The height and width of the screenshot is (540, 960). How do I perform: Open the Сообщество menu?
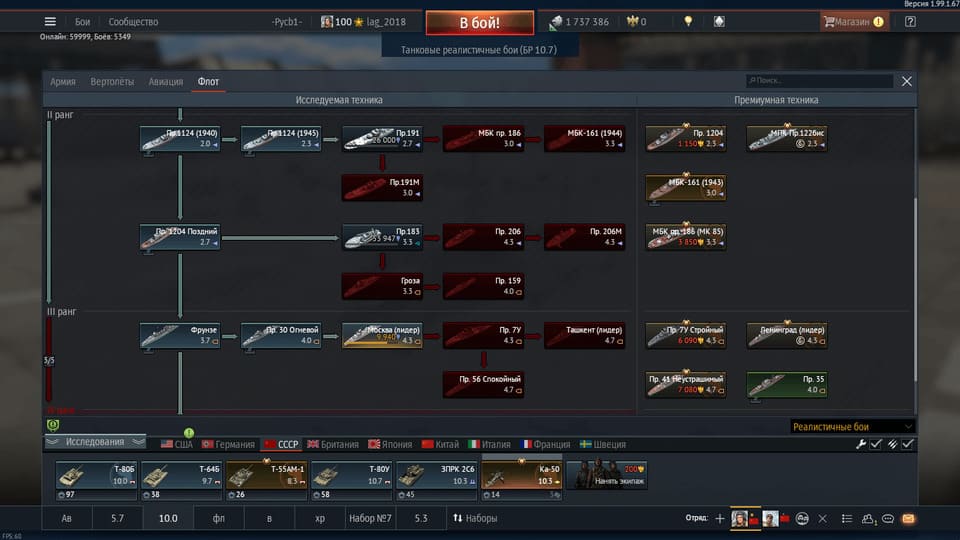tap(133, 22)
